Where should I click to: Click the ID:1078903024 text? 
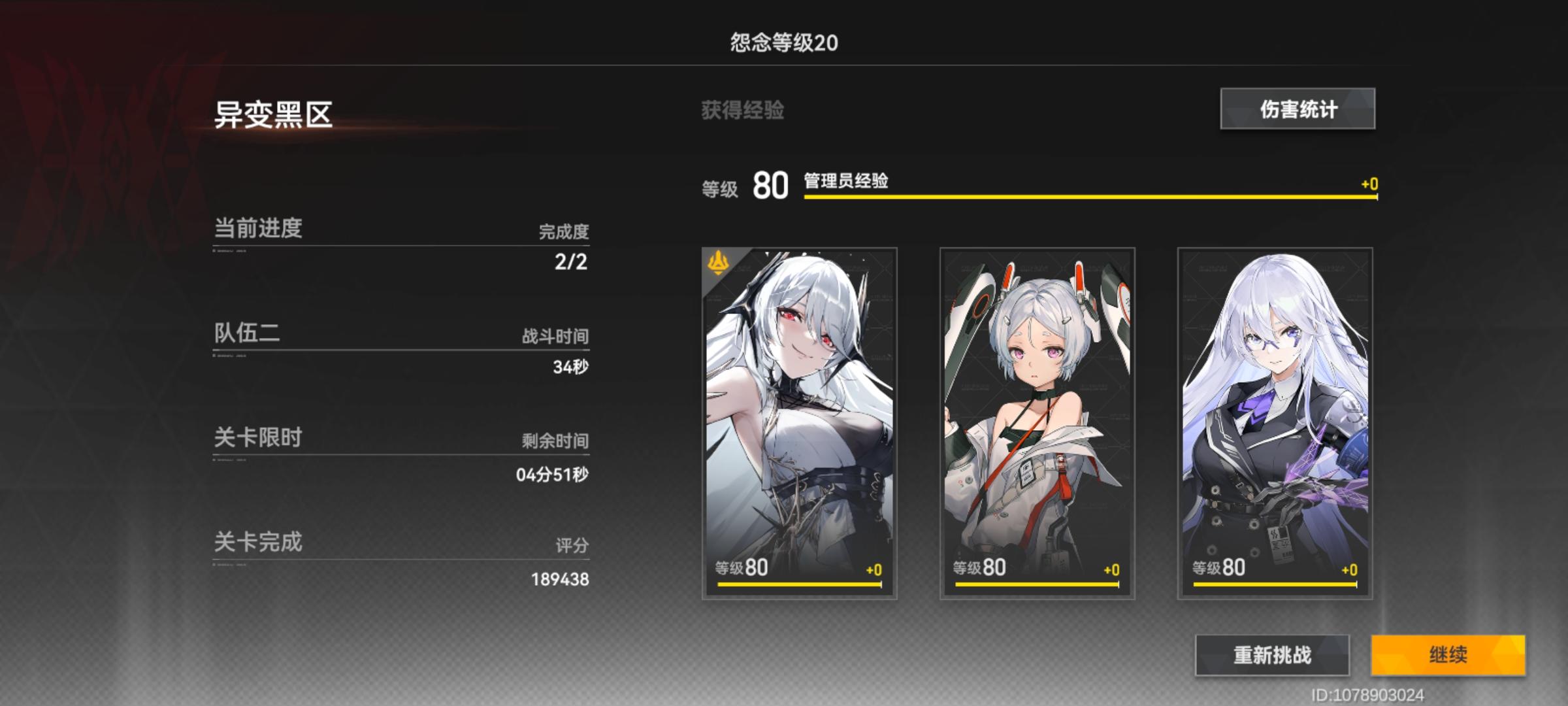pyautogui.click(x=1488, y=695)
